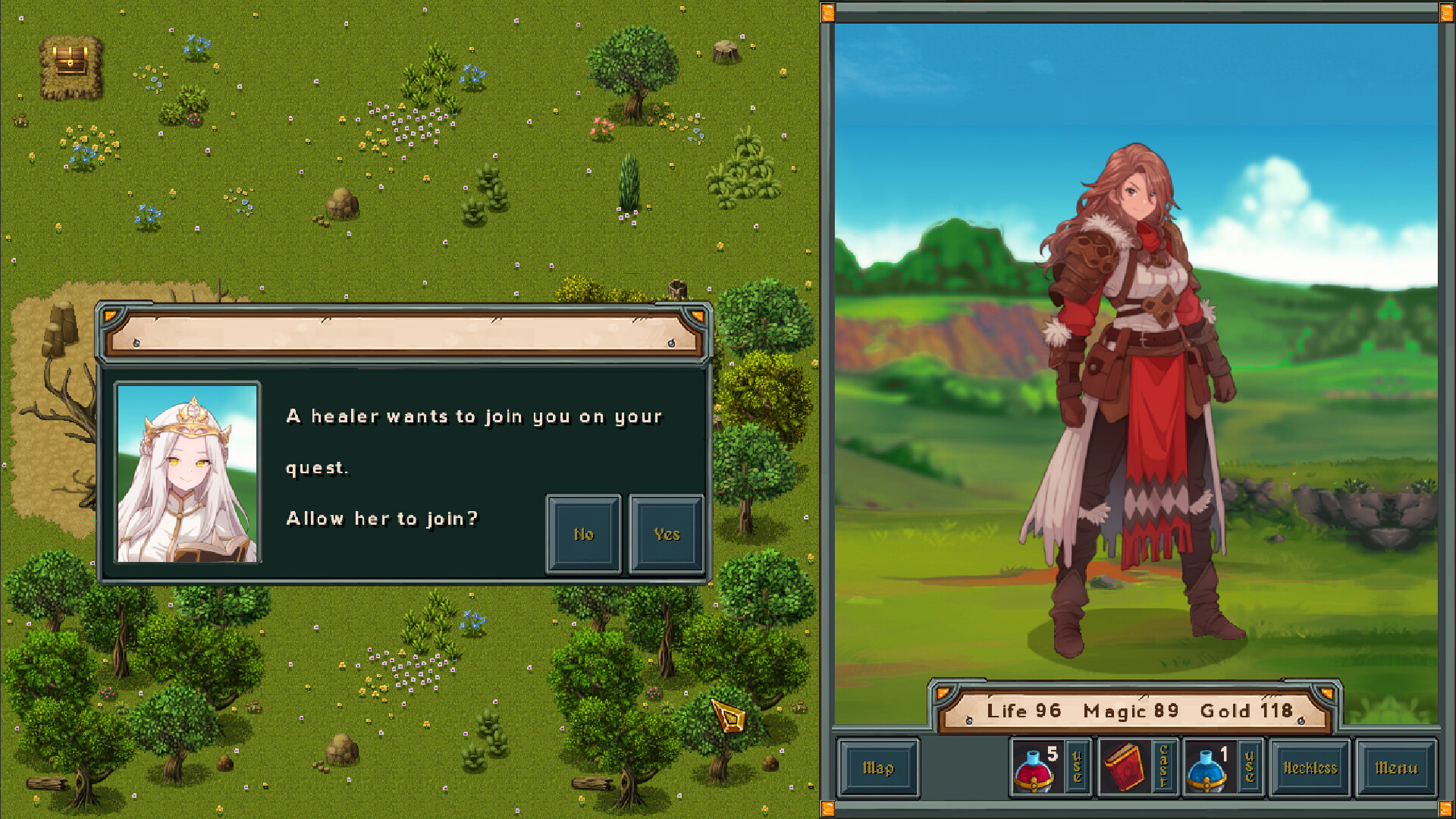Answer No to refuse the healer
1456x819 pixels.
pyautogui.click(x=583, y=533)
